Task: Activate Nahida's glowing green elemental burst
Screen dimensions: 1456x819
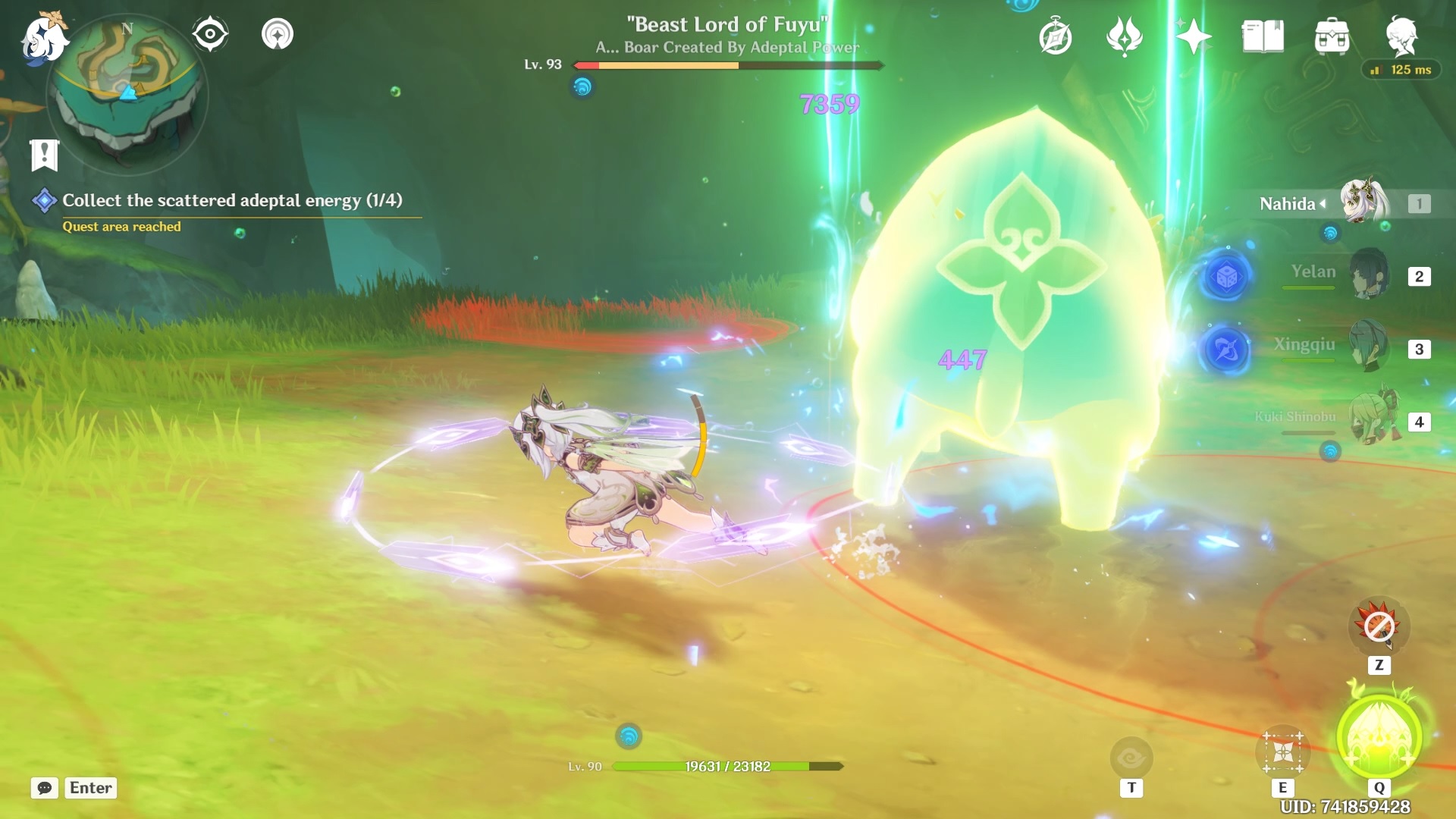Action: tap(1379, 737)
